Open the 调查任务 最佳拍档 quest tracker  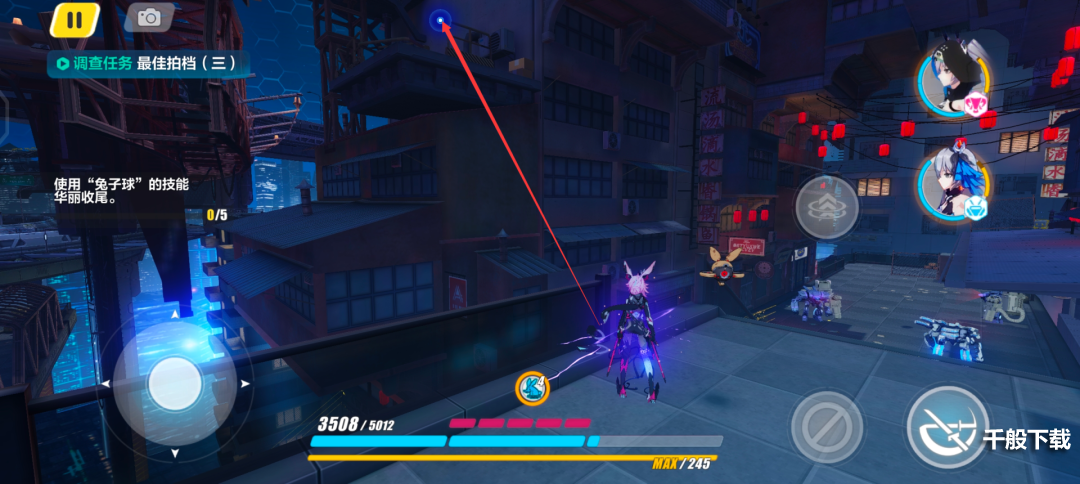(146, 63)
